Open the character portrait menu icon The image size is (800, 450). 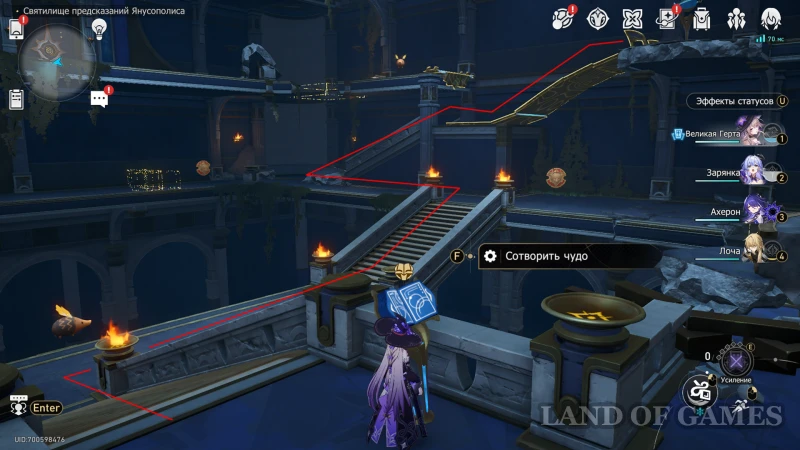pos(771,18)
